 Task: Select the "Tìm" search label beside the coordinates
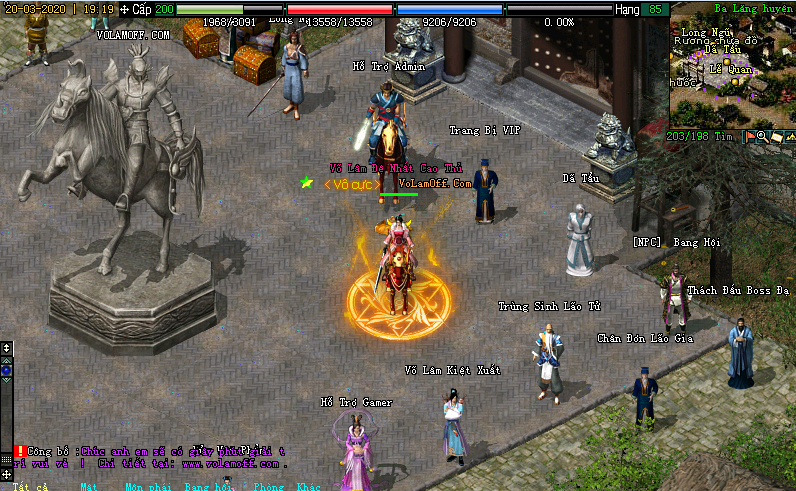pos(726,136)
